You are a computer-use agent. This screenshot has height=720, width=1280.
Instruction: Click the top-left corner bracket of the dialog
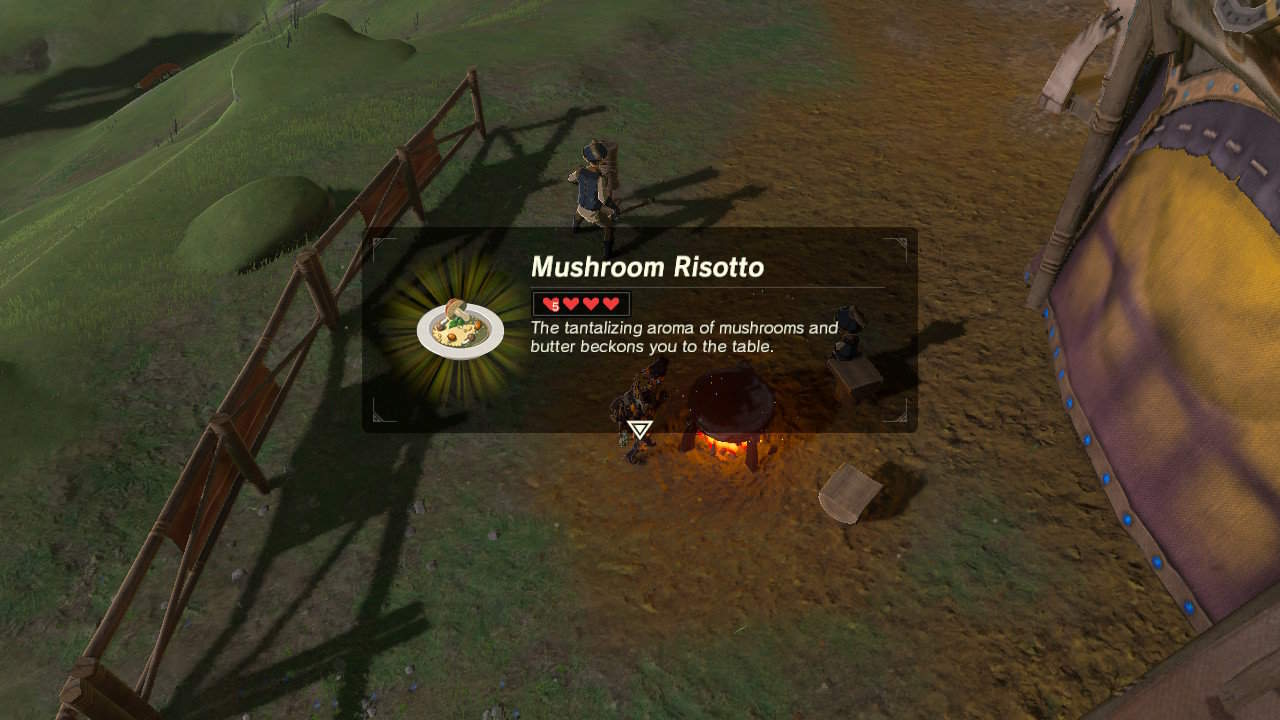[375, 245]
